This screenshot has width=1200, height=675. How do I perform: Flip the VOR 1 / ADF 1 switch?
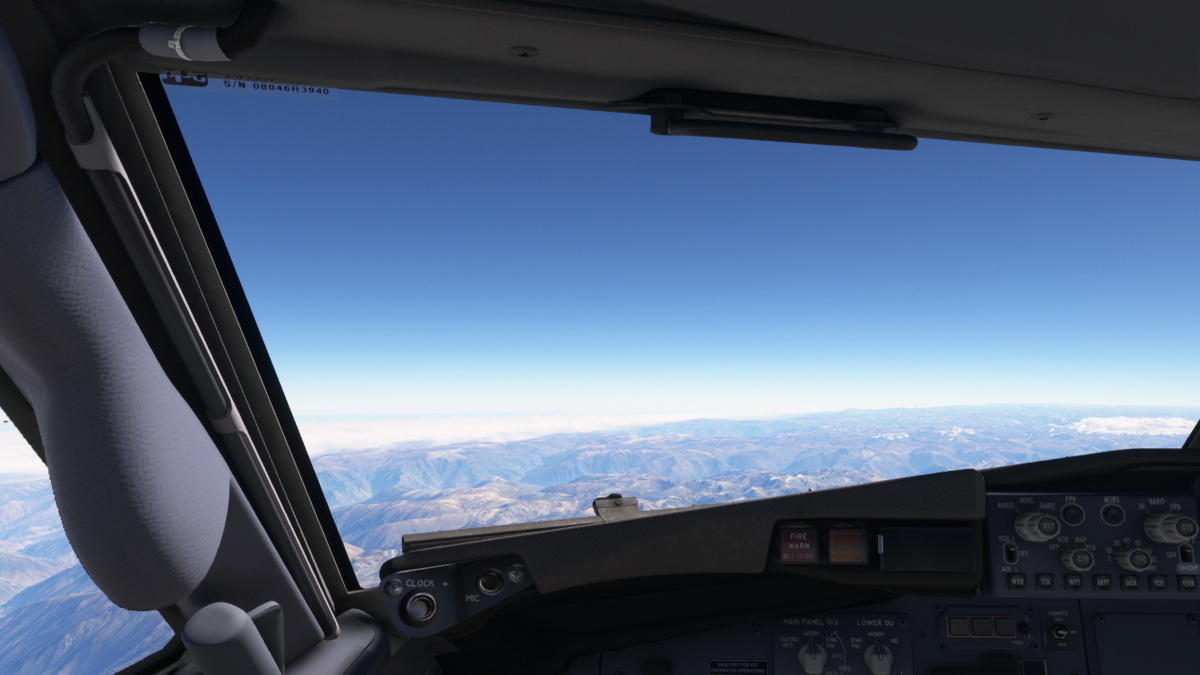1010,551
